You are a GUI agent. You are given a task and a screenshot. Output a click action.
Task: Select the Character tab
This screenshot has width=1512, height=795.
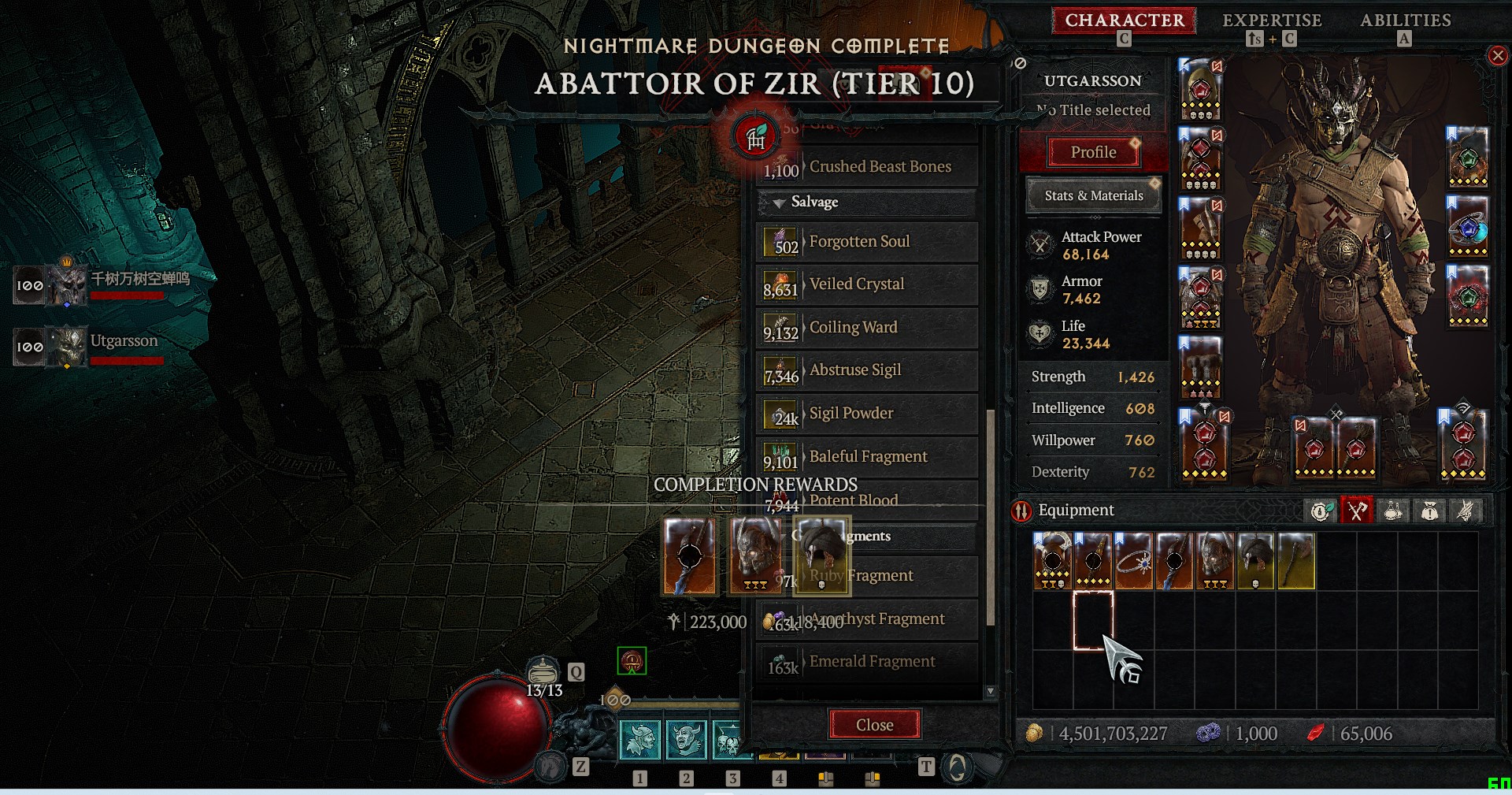1124,20
